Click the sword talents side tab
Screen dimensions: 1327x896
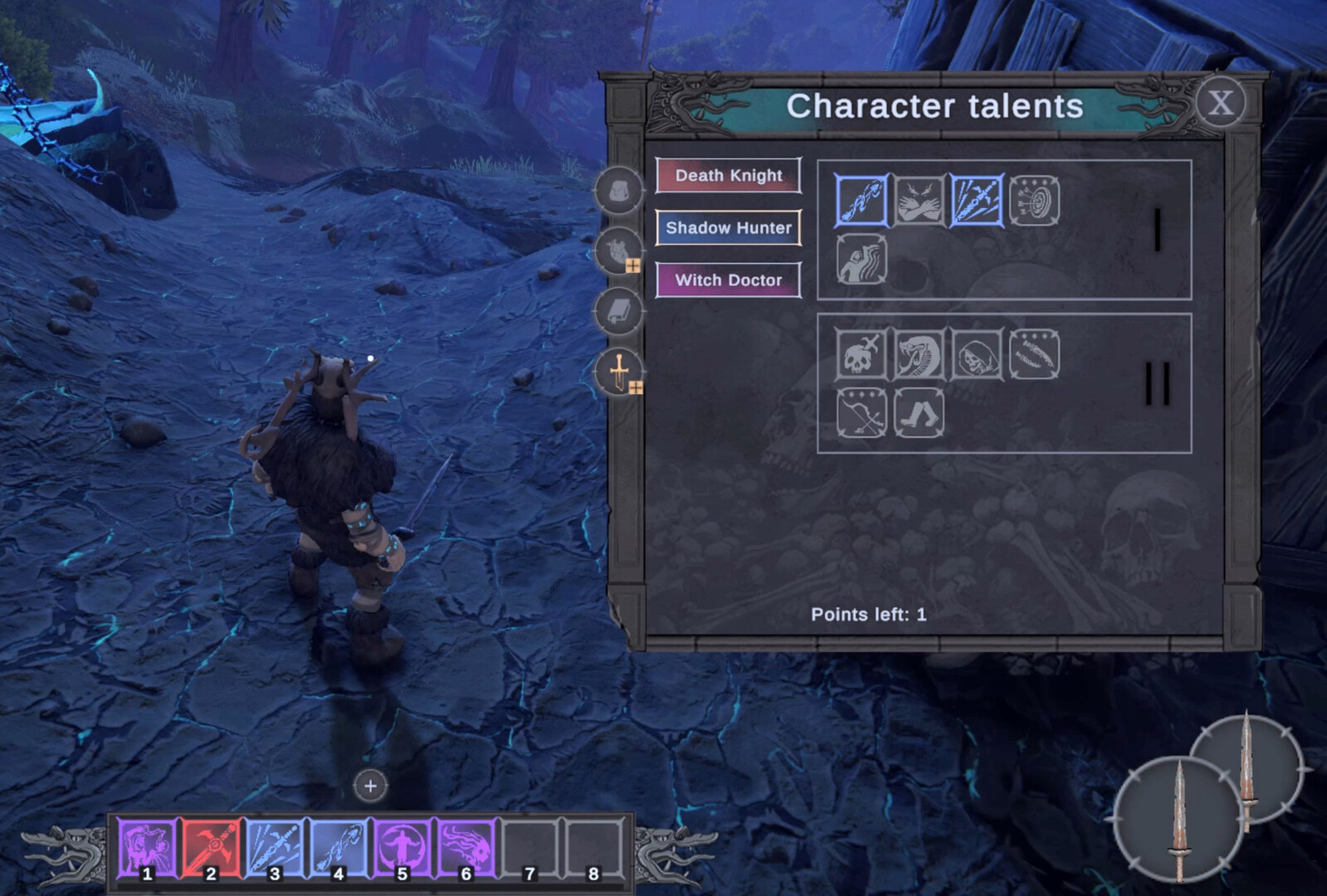click(x=618, y=371)
